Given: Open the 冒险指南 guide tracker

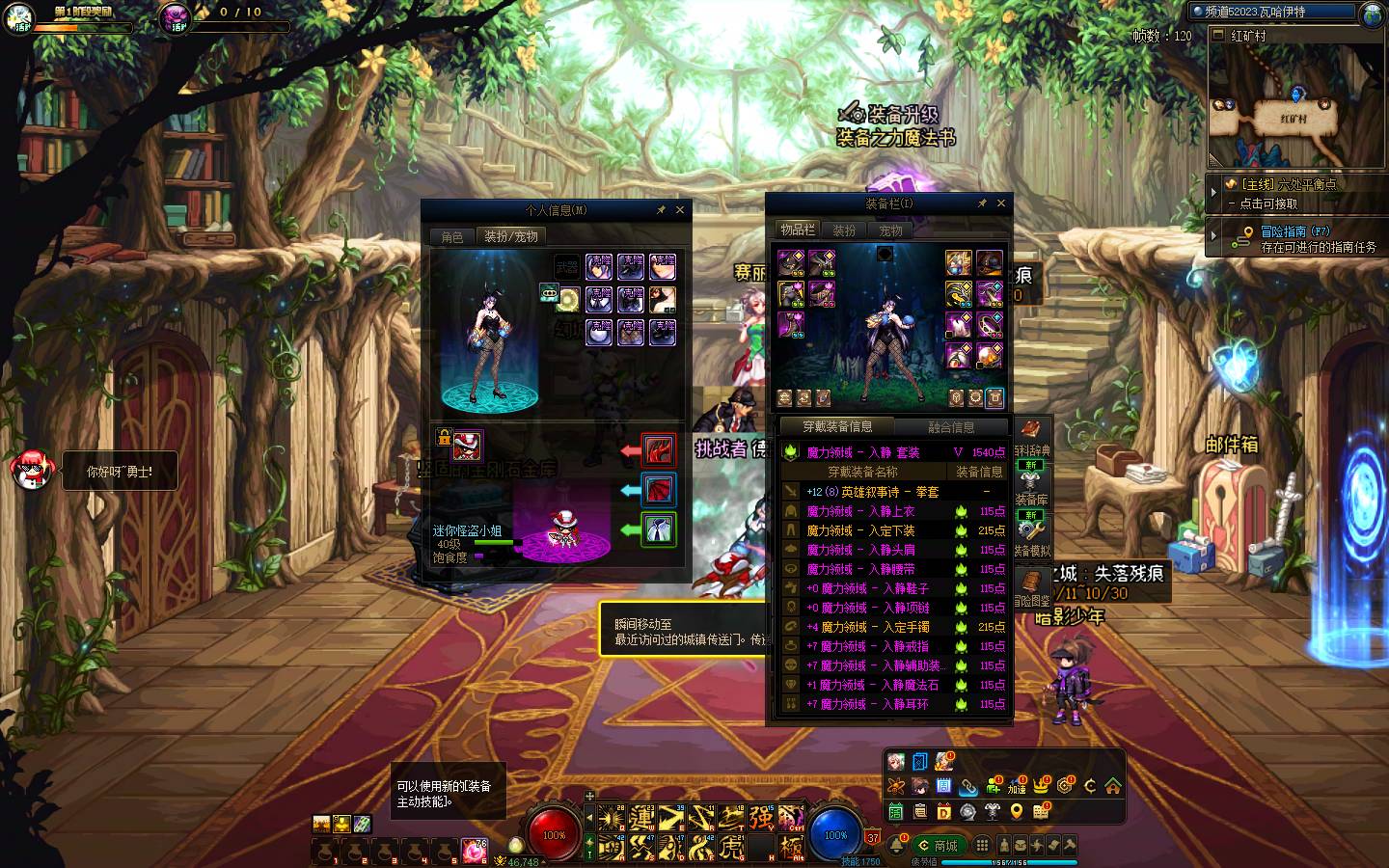Looking at the screenshot, I should (1297, 238).
